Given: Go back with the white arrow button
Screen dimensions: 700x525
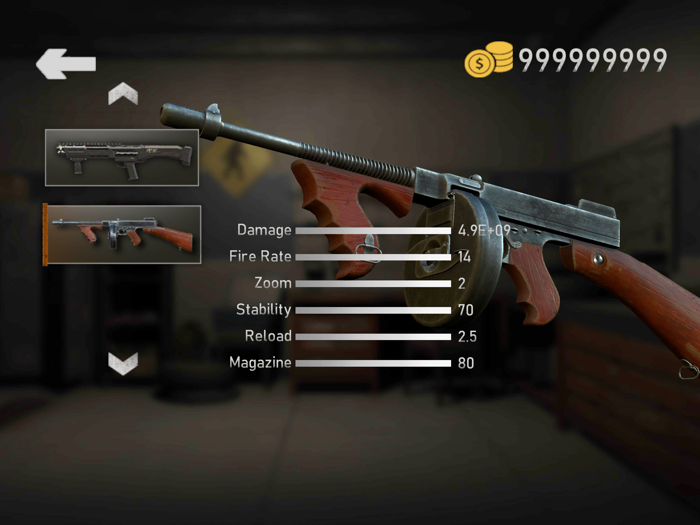Looking at the screenshot, I should coord(66,64).
